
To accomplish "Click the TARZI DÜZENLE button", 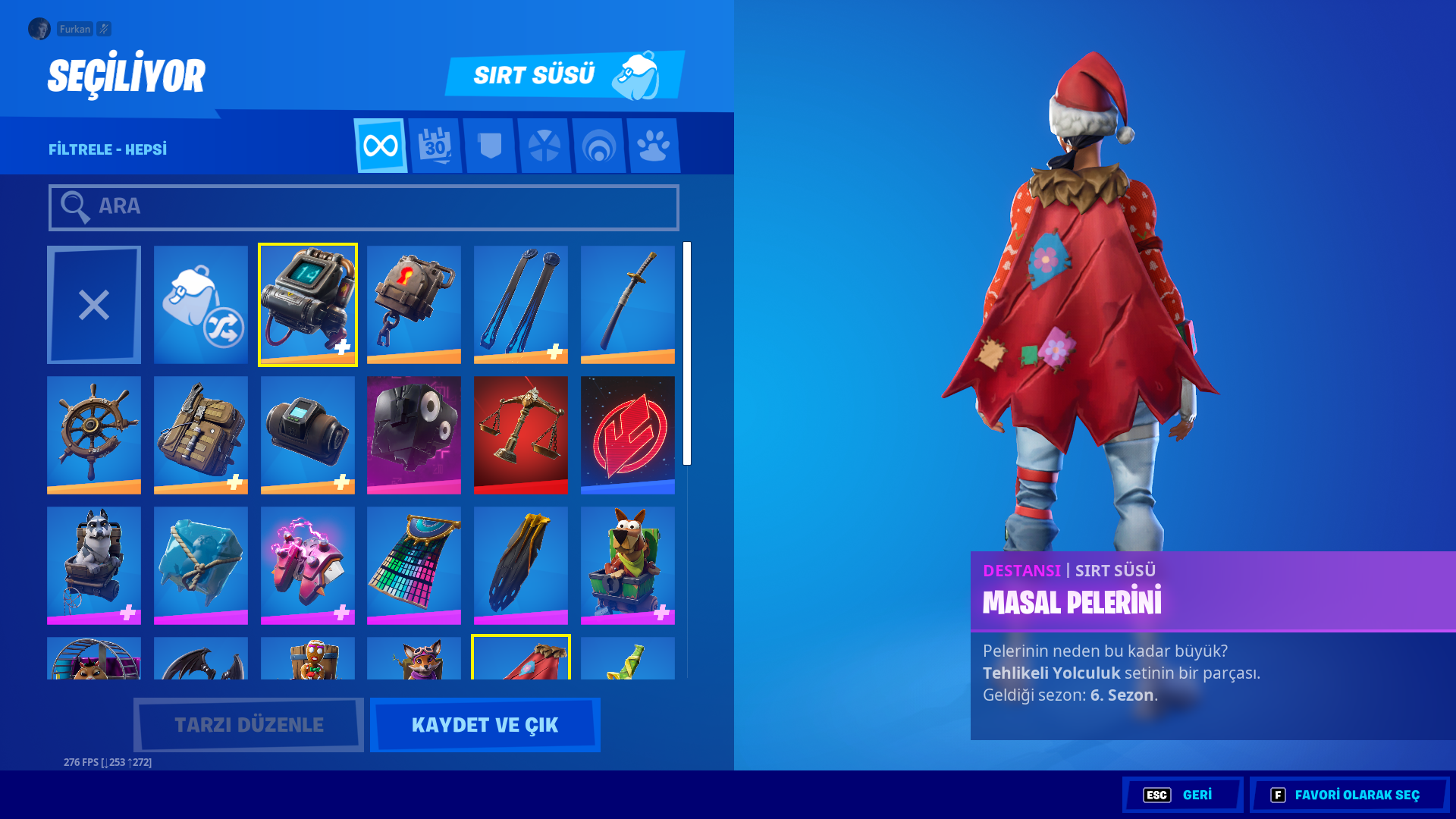I will click(248, 724).
